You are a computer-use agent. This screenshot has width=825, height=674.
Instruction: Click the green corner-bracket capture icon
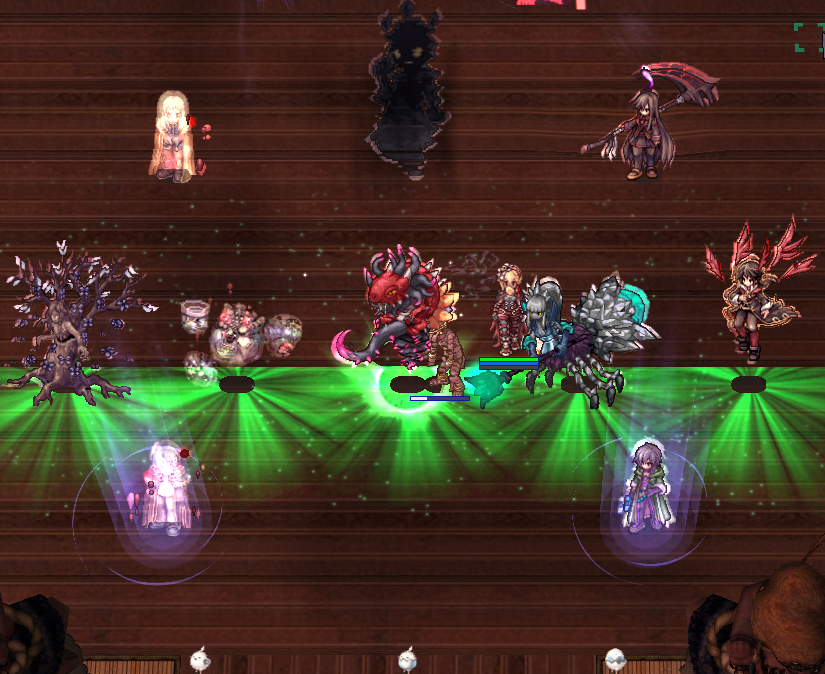point(809,37)
